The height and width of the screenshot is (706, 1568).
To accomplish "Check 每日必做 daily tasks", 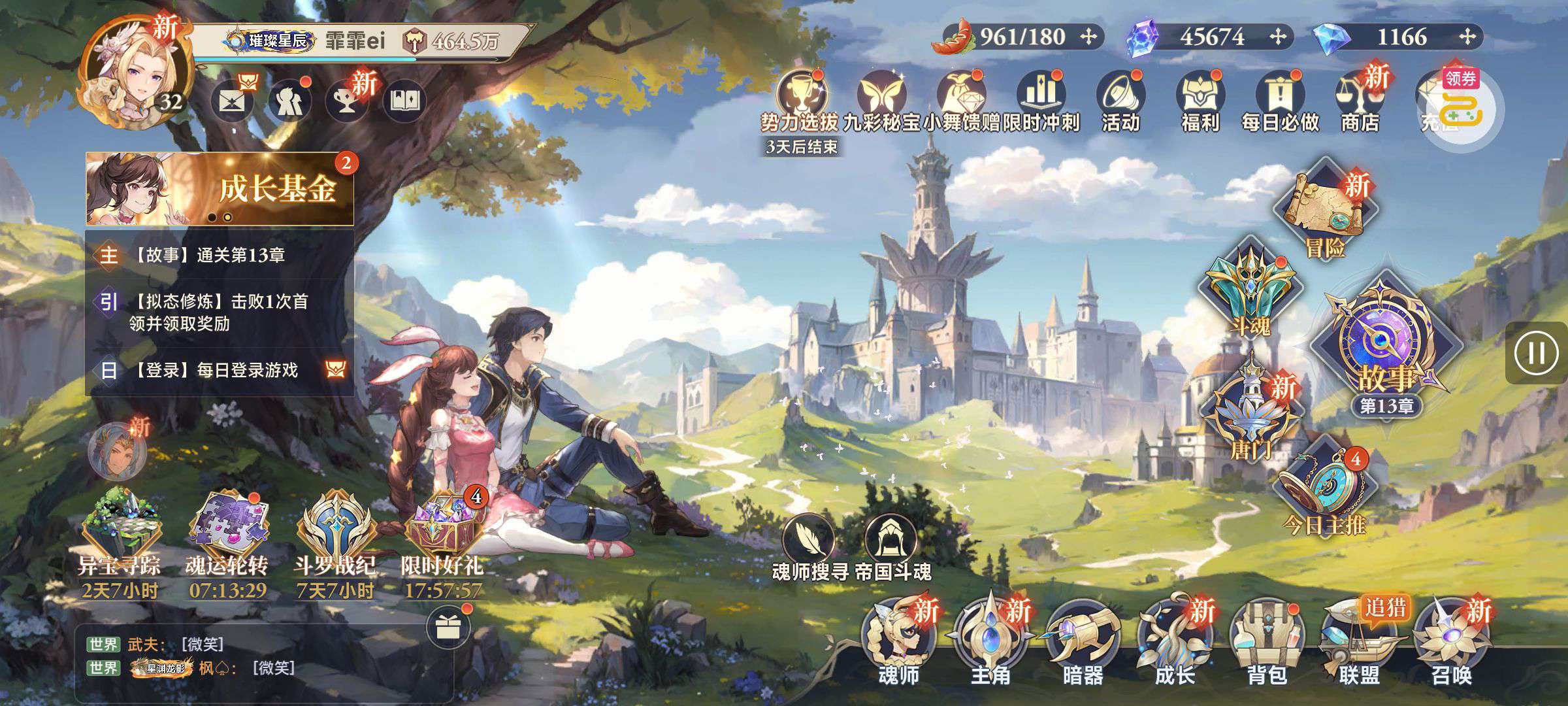I will pyautogui.click(x=1280, y=101).
